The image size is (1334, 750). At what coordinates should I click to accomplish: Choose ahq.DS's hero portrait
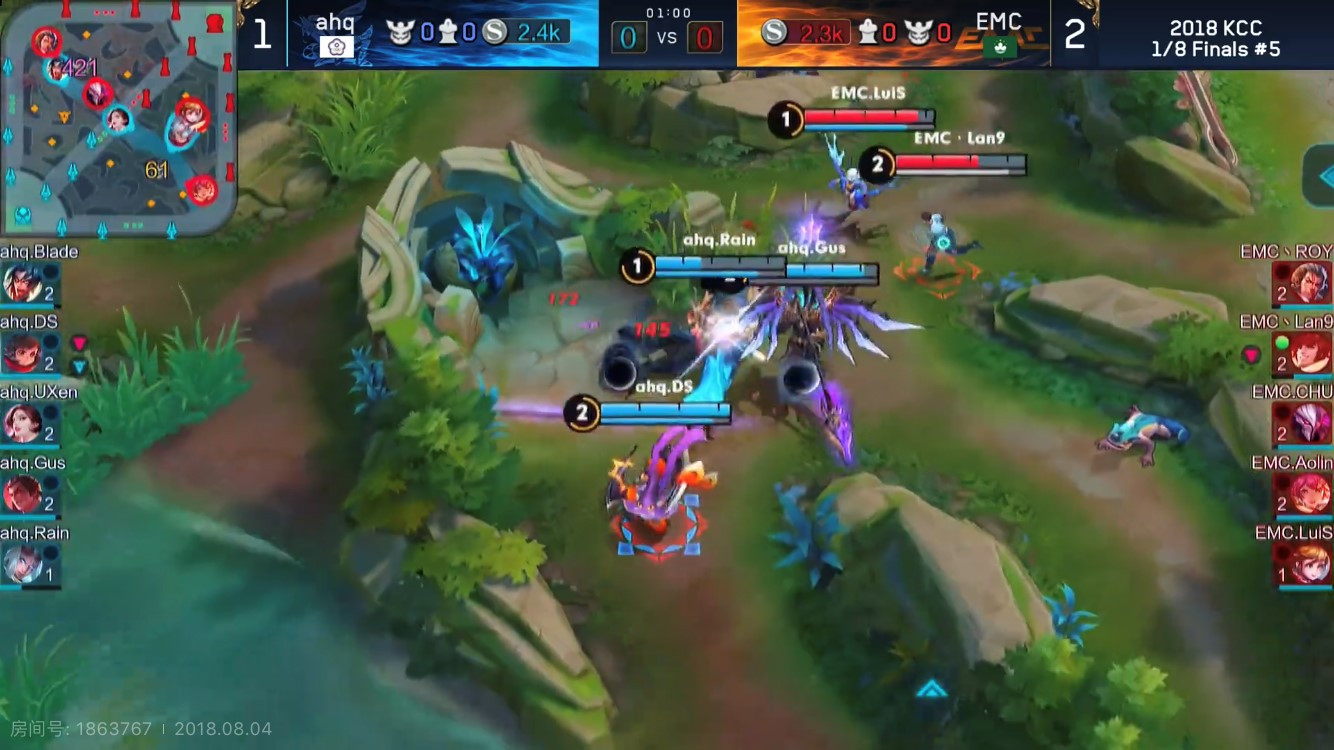pyautogui.click(x=22, y=353)
